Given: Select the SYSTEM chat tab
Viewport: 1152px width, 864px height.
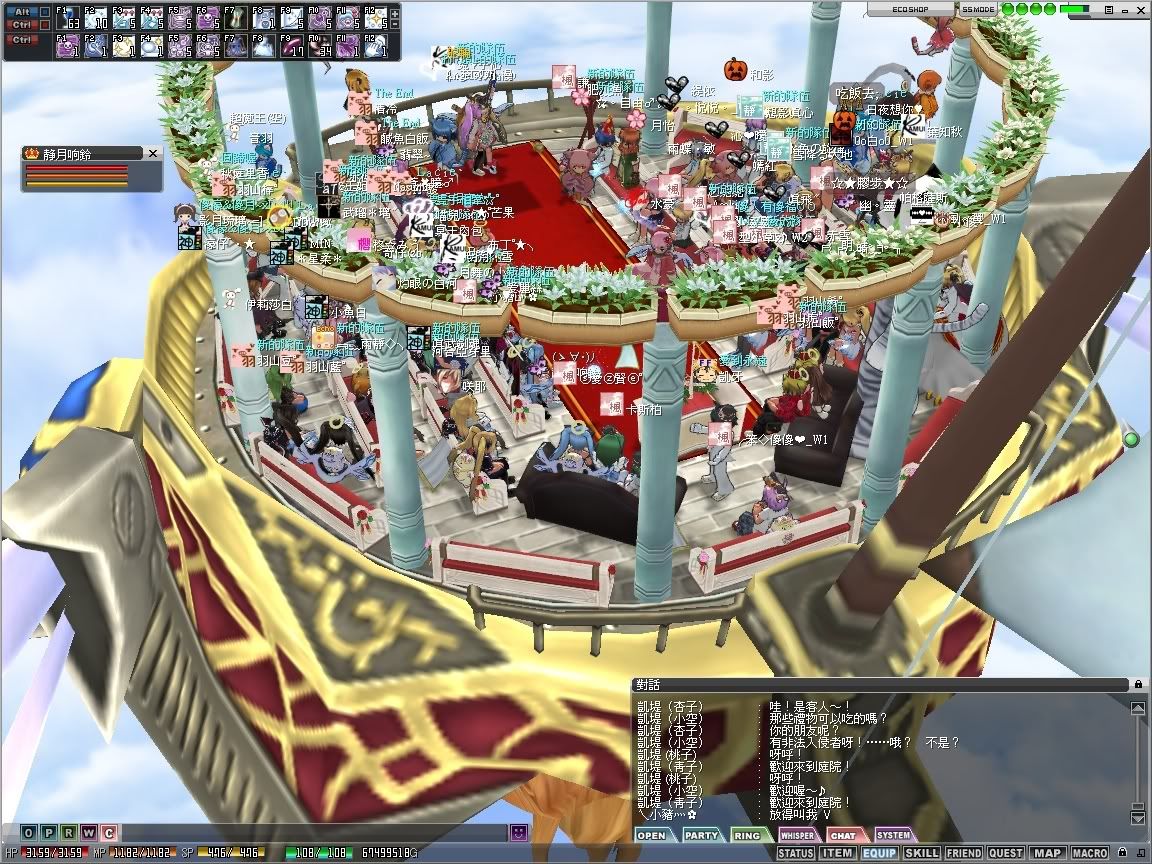Looking at the screenshot, I should (x=893, y=835).
